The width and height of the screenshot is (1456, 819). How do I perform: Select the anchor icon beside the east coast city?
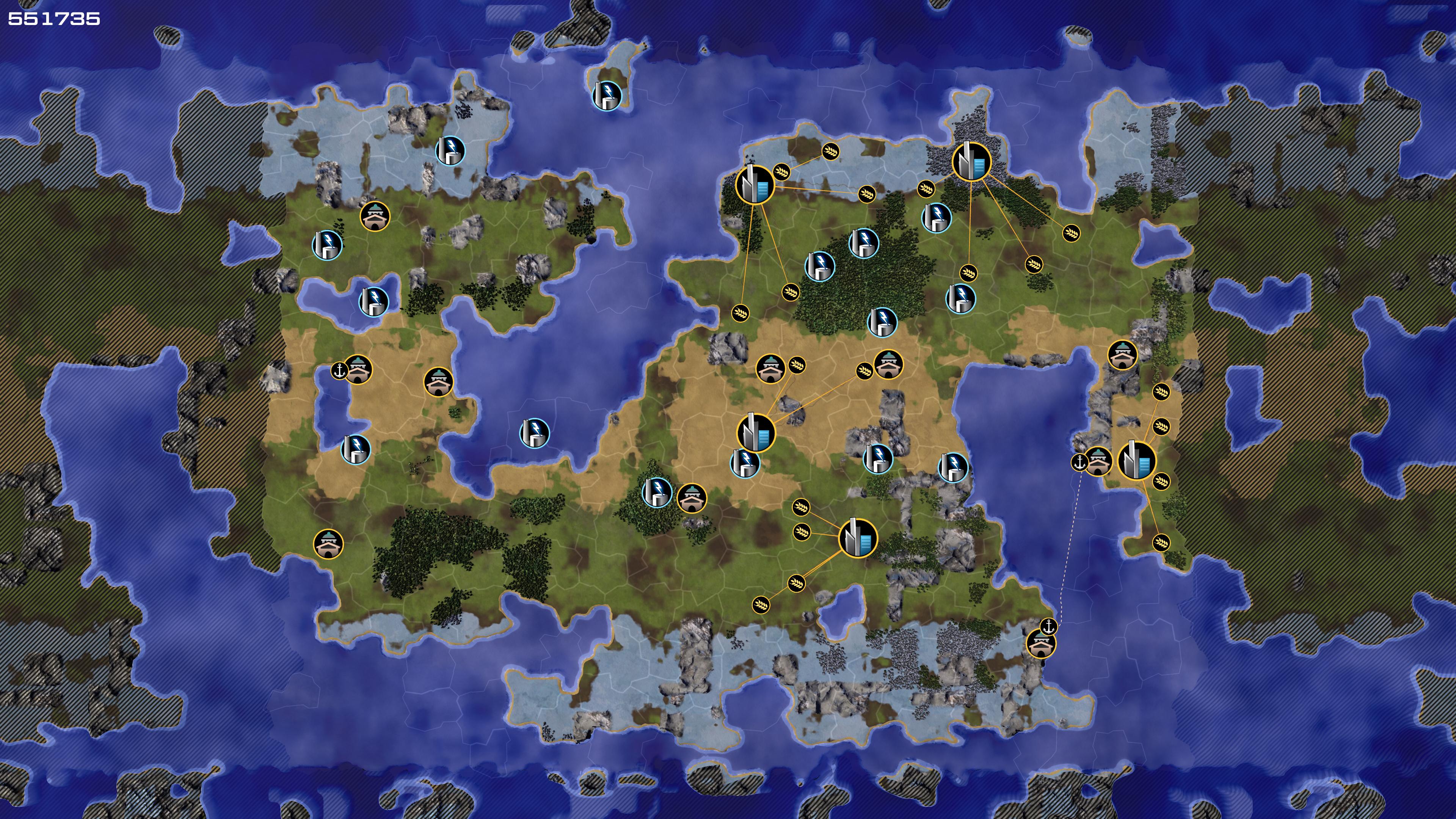(x=1079, y=462)
